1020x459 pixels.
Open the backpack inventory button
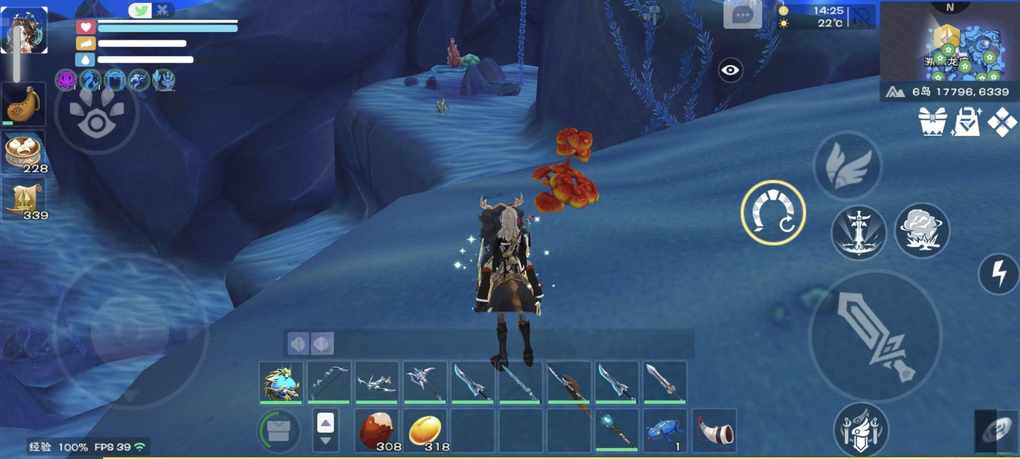279,430
